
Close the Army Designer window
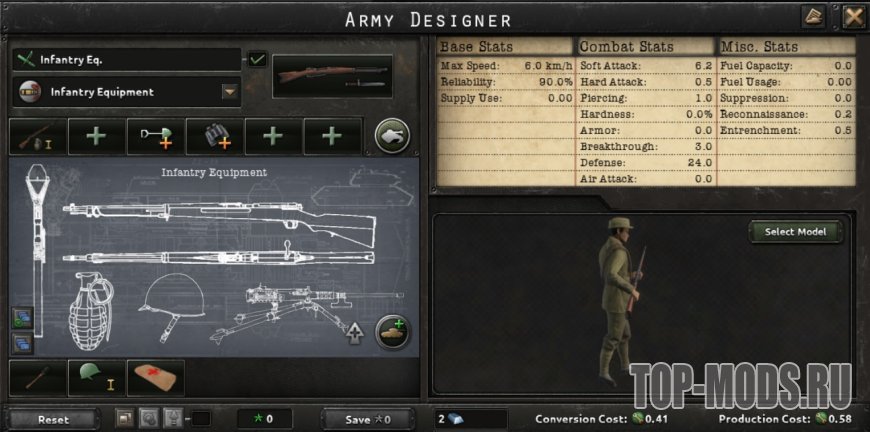853,17
